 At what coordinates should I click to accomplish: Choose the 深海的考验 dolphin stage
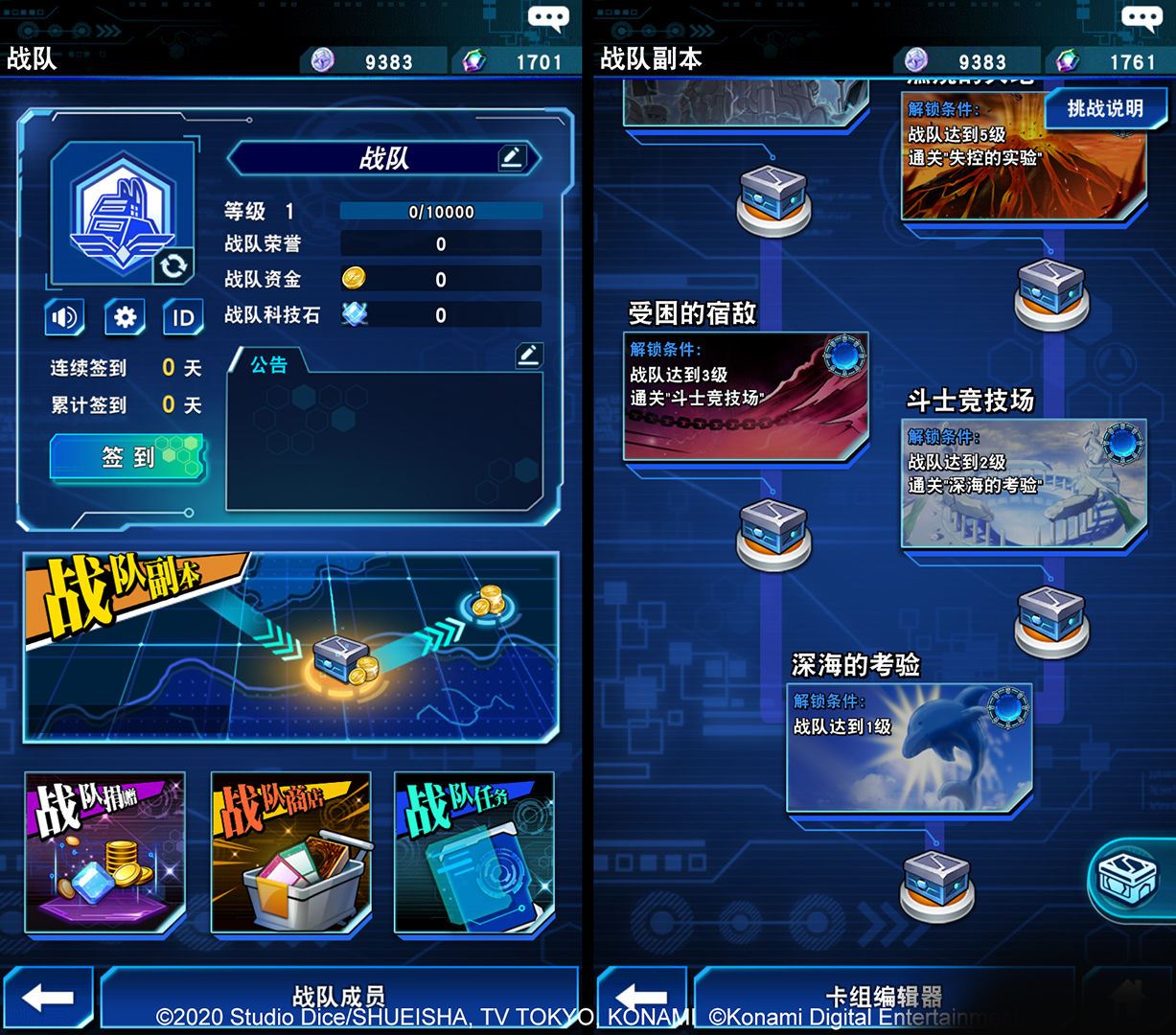click(x=909, y=747)
